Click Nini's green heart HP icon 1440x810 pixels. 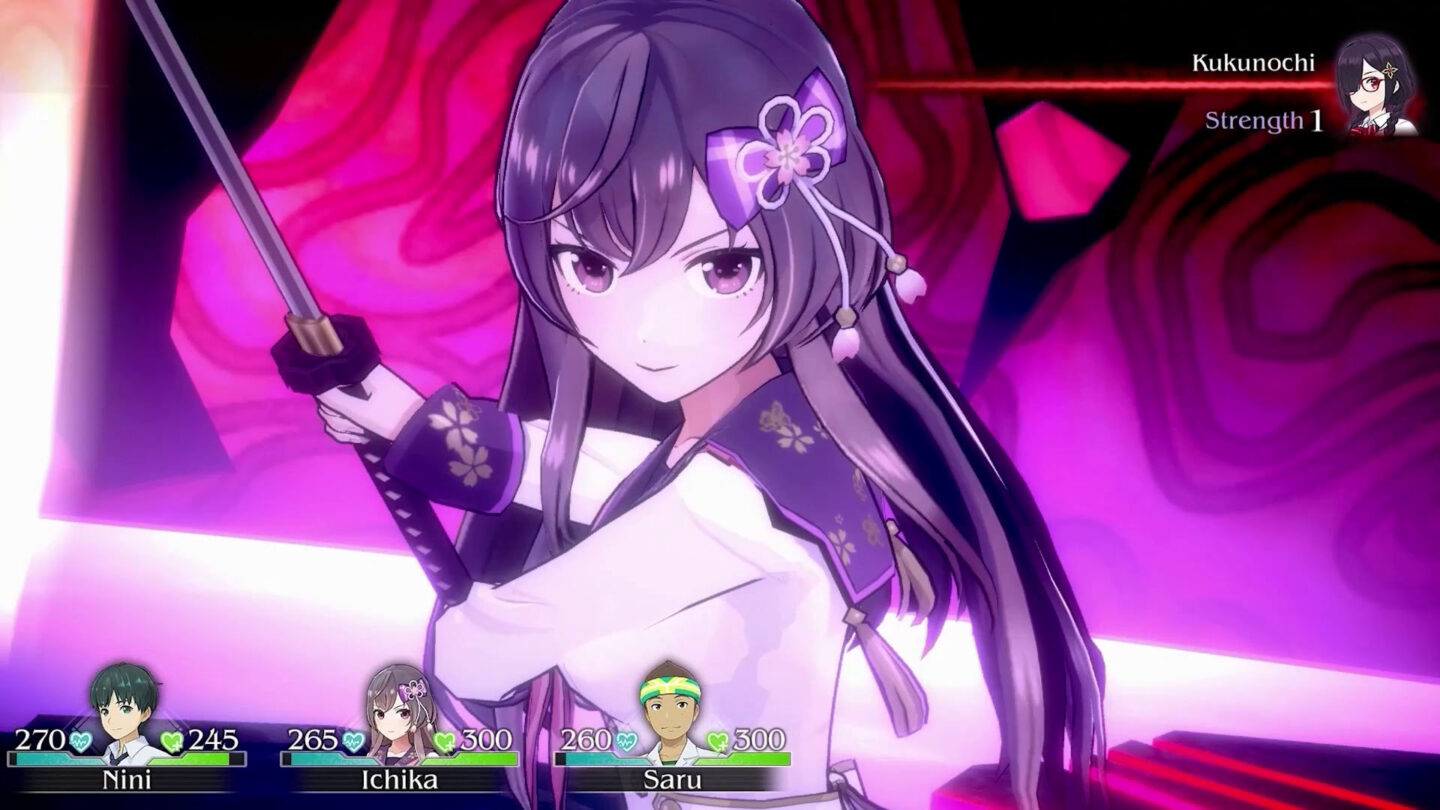(171, 741)
